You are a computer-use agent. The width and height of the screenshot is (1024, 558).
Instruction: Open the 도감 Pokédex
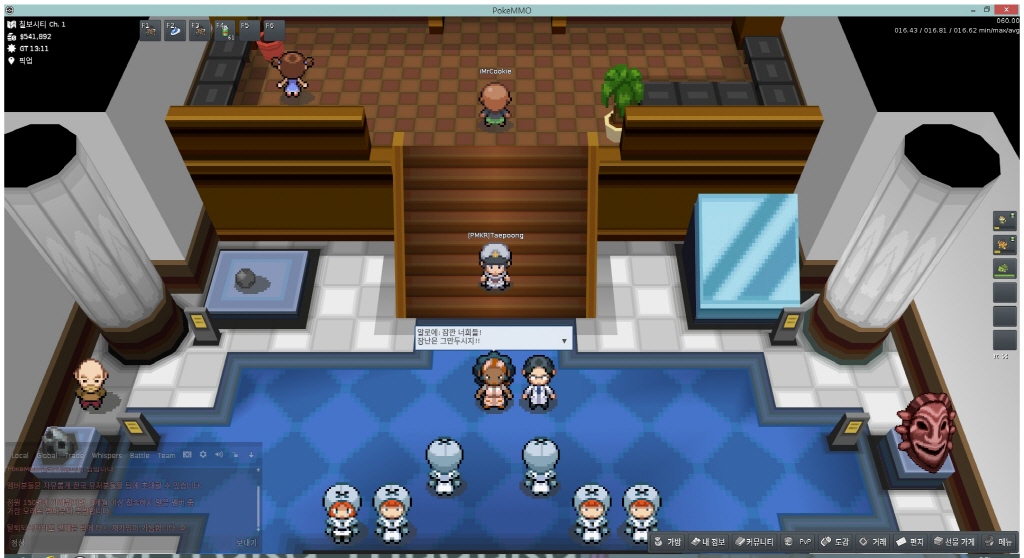coord(834,542)
